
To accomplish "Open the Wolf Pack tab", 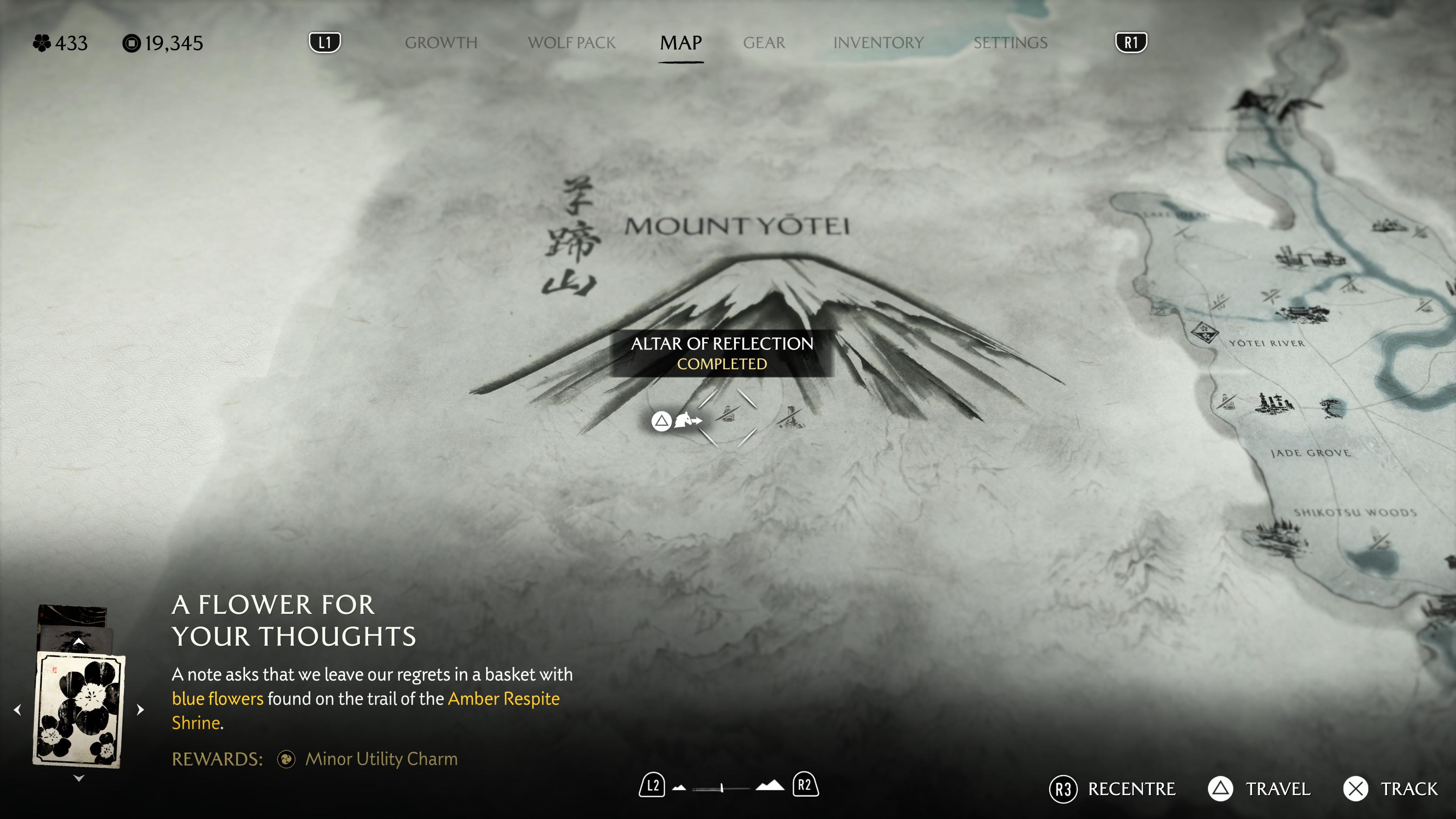I will coord(571,43).
